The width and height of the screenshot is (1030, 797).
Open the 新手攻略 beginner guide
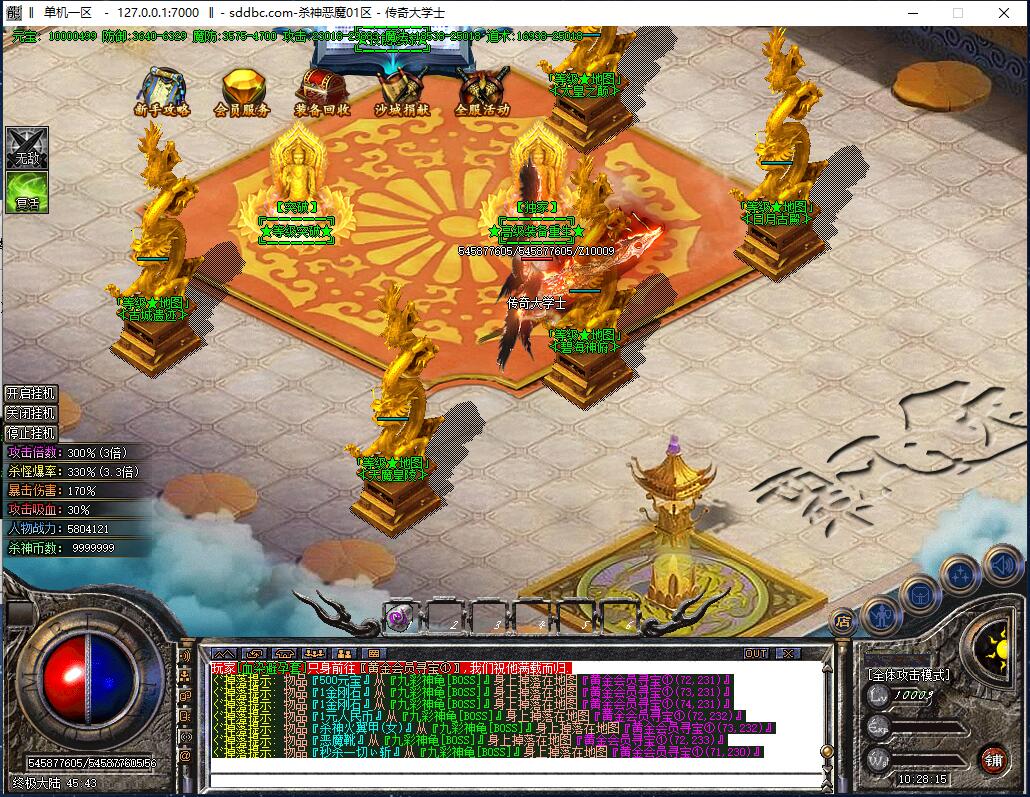[163, 90]
